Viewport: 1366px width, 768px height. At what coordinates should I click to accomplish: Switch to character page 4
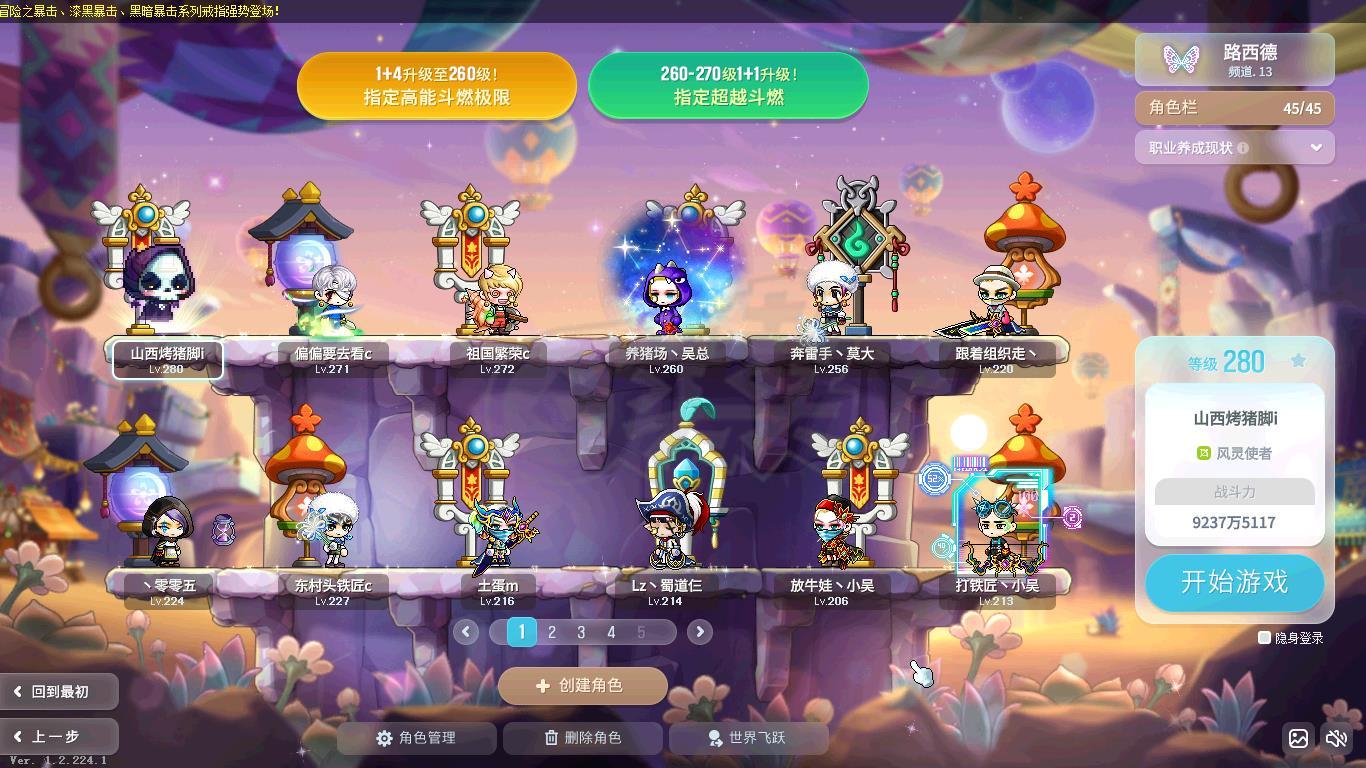(611, 632)
